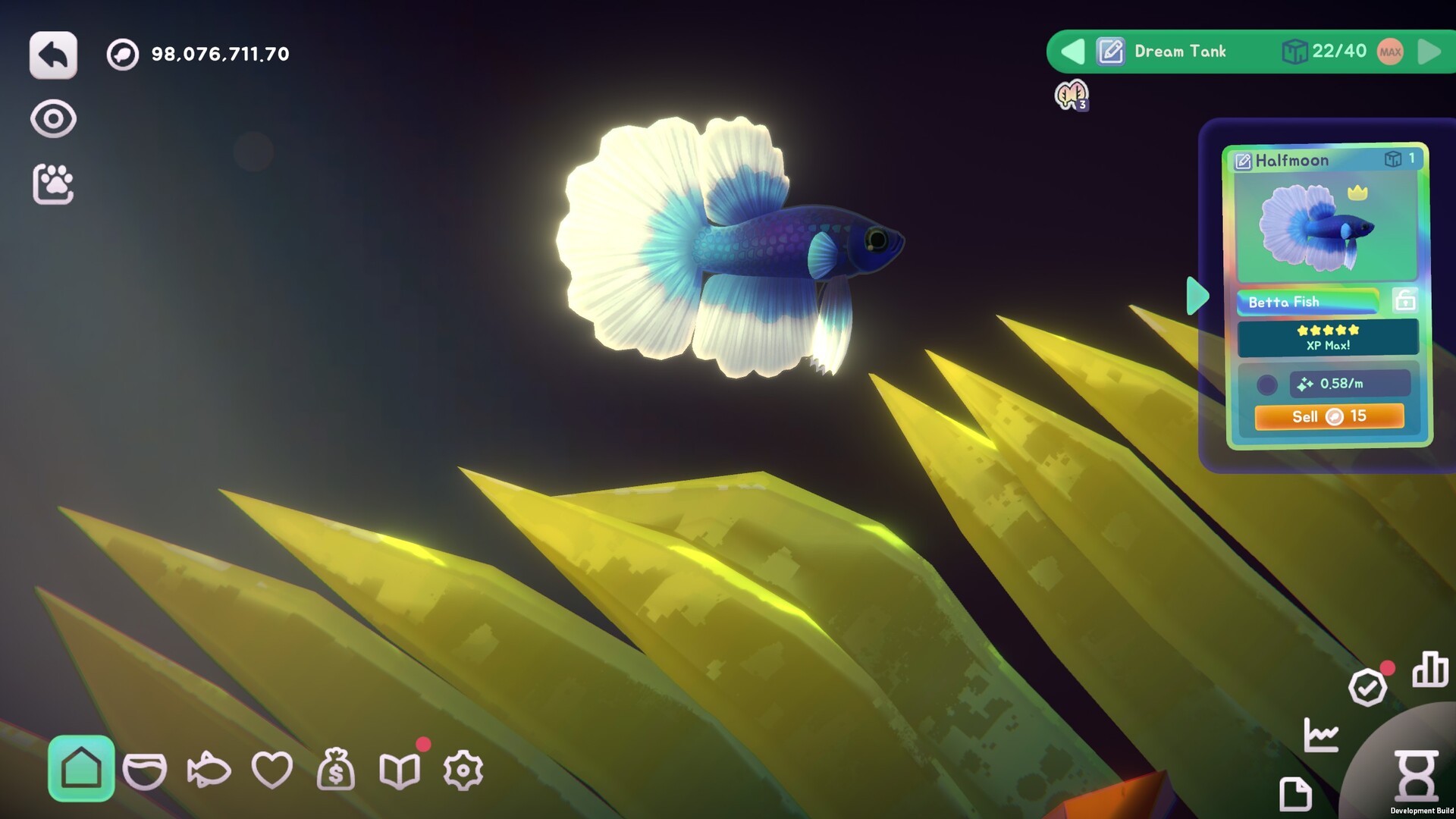Select the fish shop icon
Screen dimensions: 1456x819
[x=210, y=771]
